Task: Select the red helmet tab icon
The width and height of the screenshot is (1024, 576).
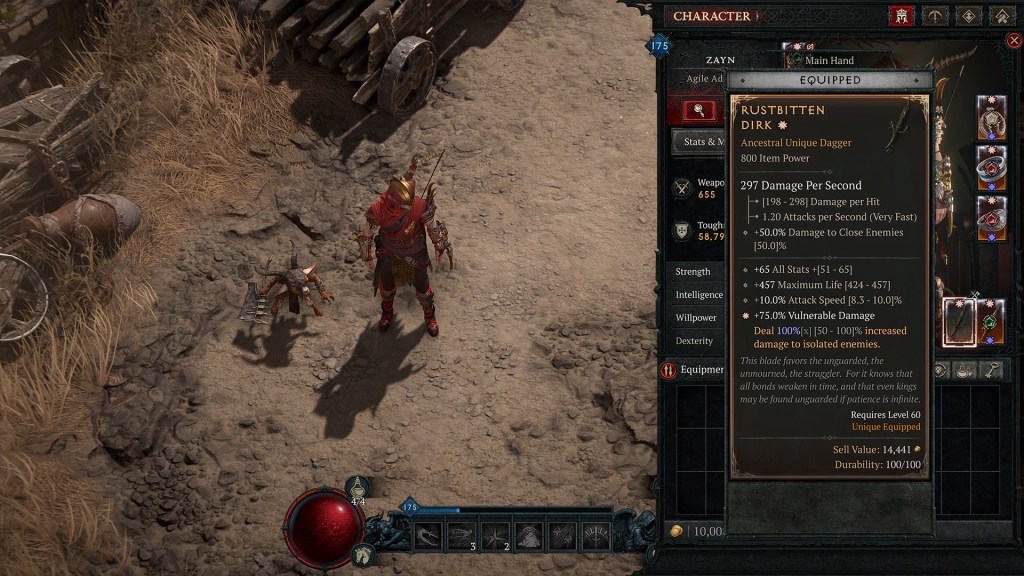Action: (901, 16)
